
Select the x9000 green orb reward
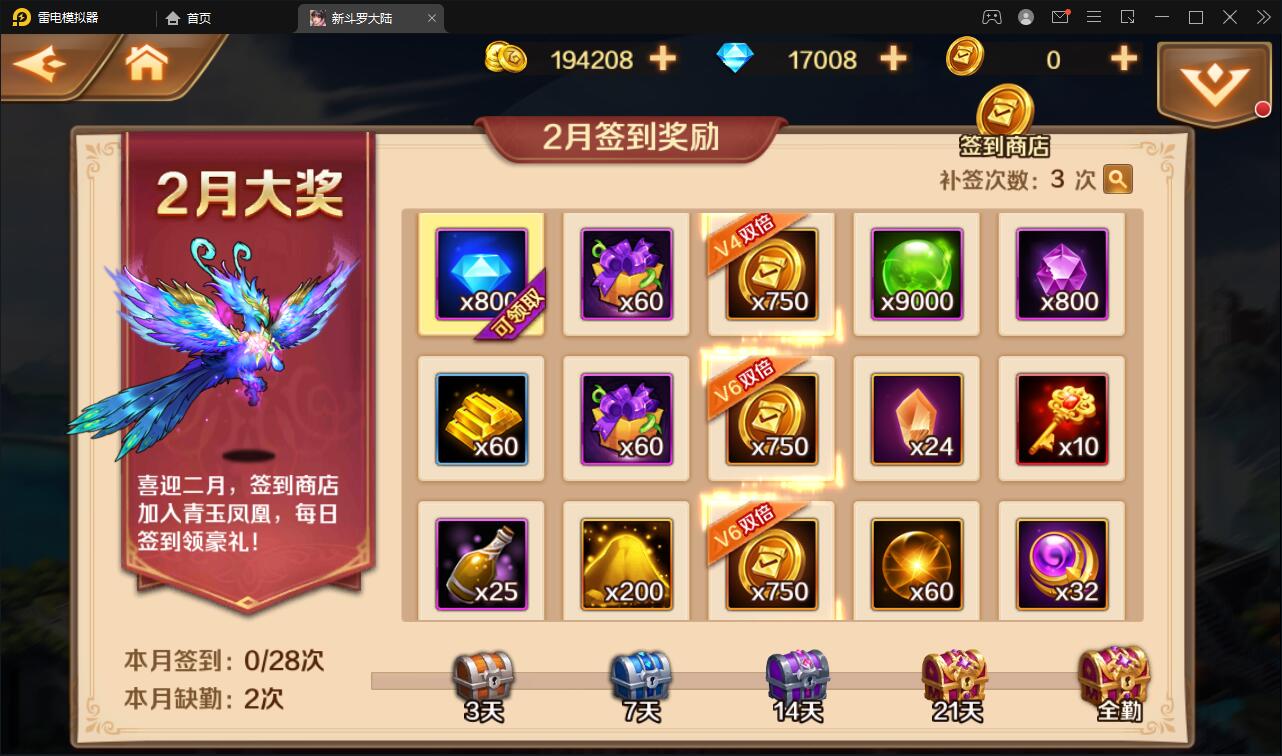click(917, 273)
